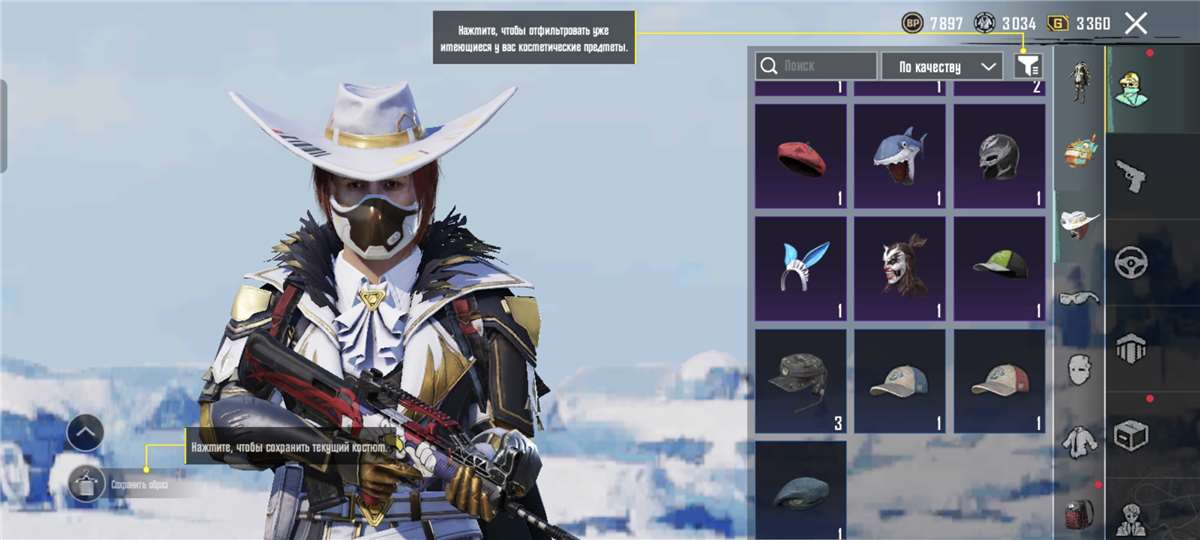This screenshot has width=1200, height=540.
Task: Close the wardrobe with the X button
Action: point(1135,24)
